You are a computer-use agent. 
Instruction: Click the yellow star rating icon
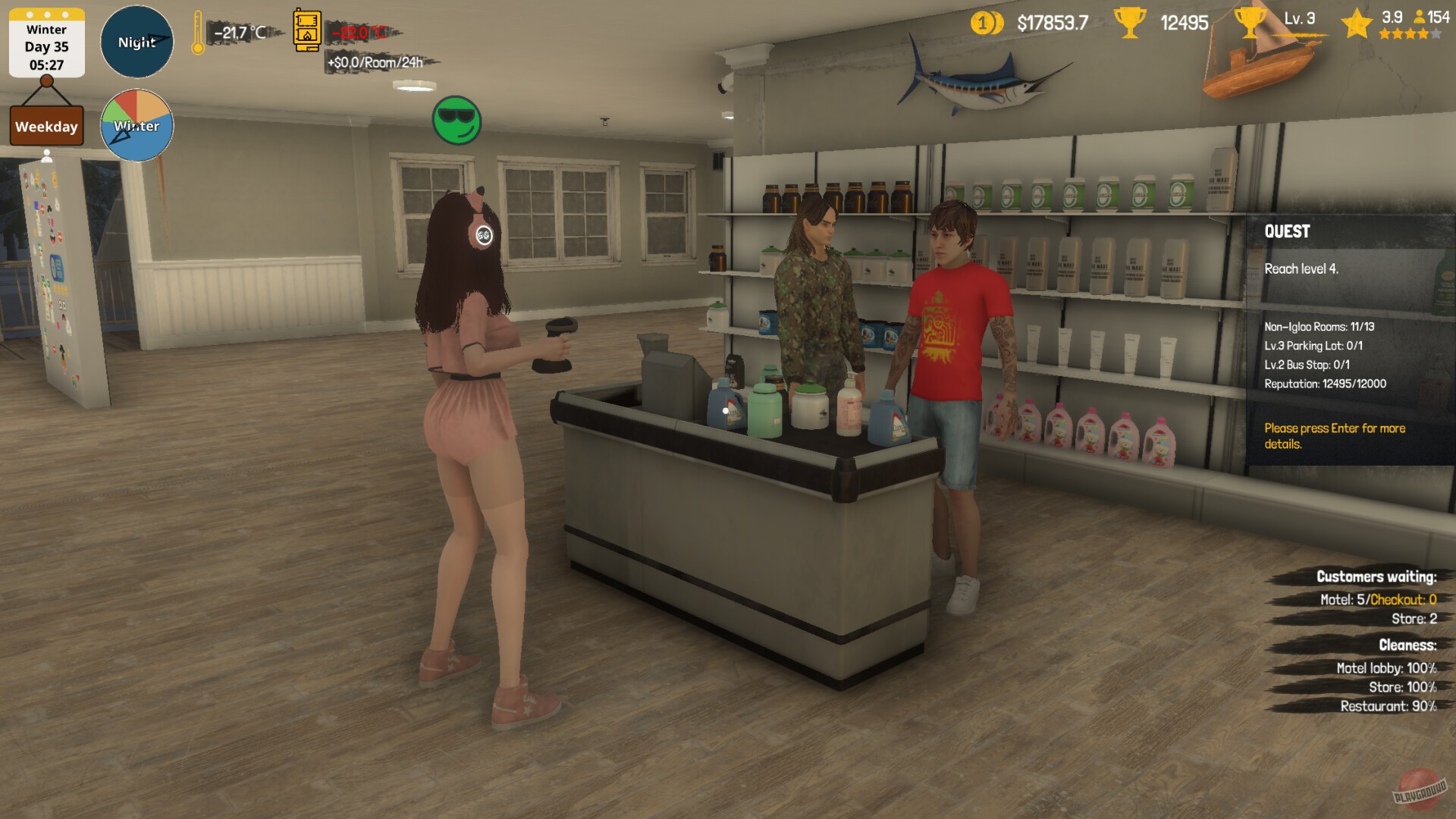tap(1359, 23)
